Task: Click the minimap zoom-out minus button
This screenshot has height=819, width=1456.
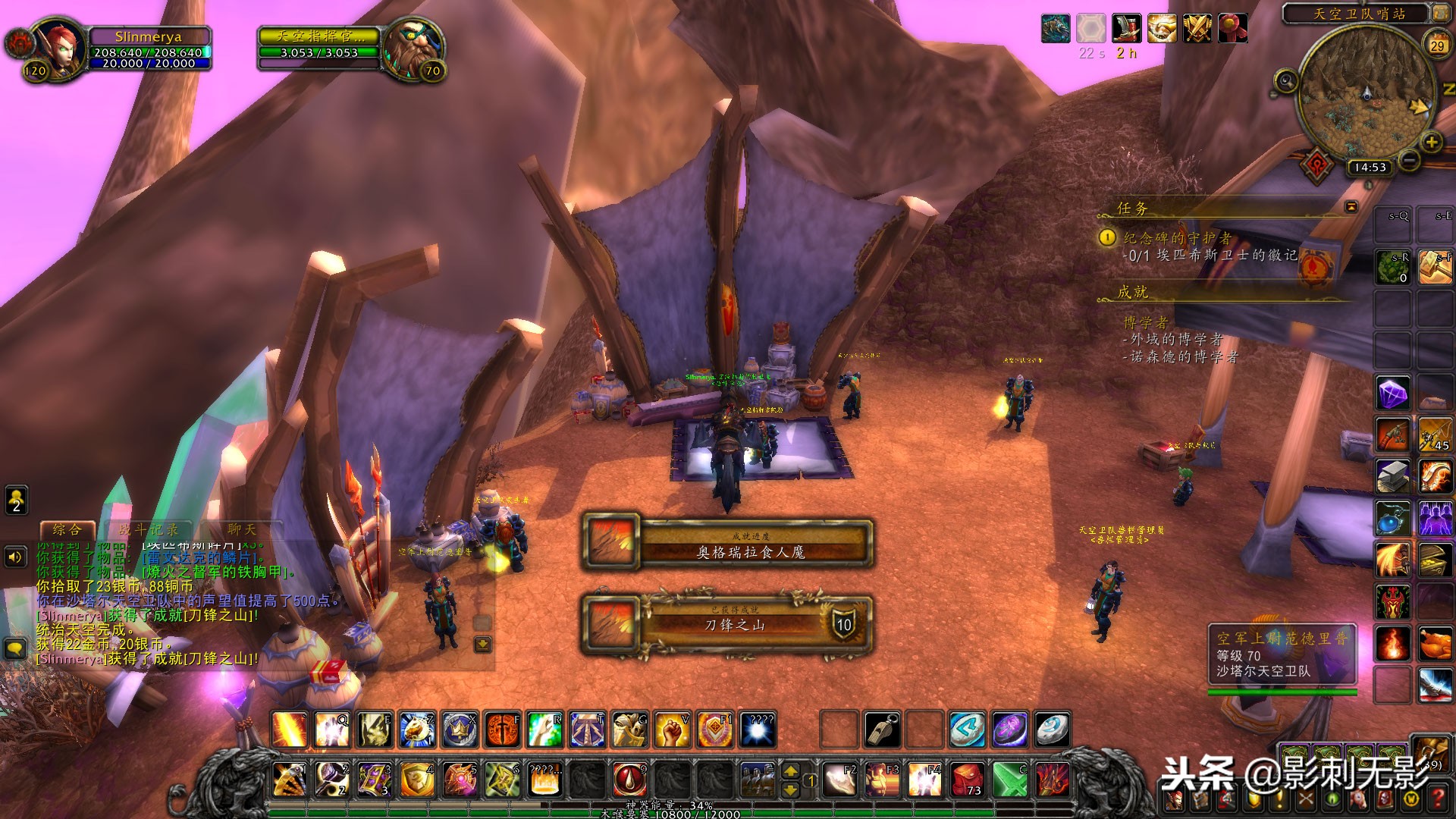Action: click(x=1409, y=160)
